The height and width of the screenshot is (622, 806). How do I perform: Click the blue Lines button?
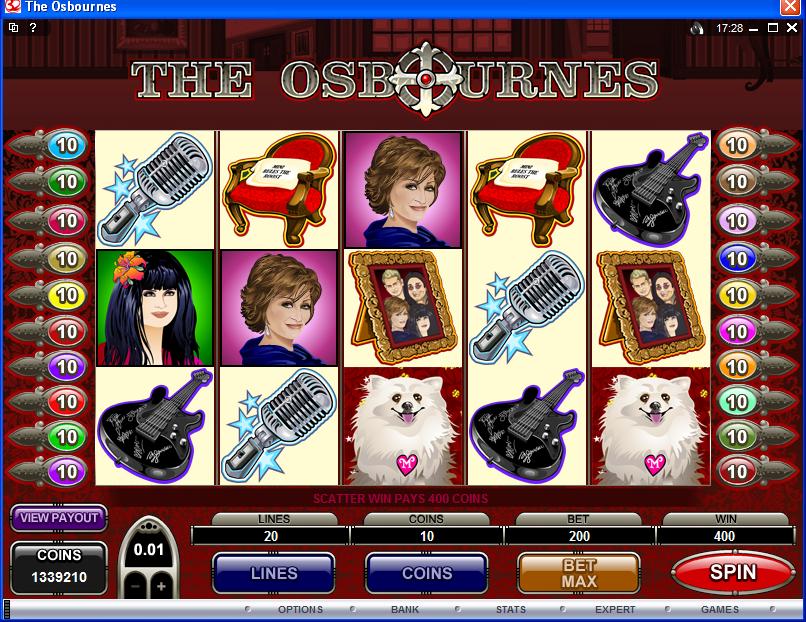273,573
